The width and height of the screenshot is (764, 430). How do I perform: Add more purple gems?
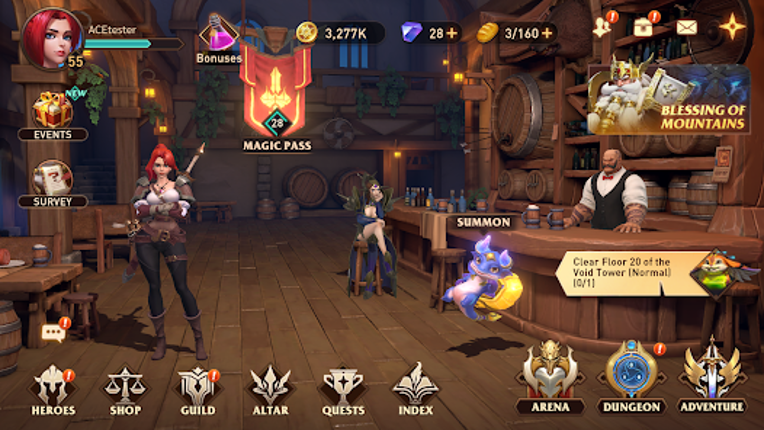click(x=452, y=32)
